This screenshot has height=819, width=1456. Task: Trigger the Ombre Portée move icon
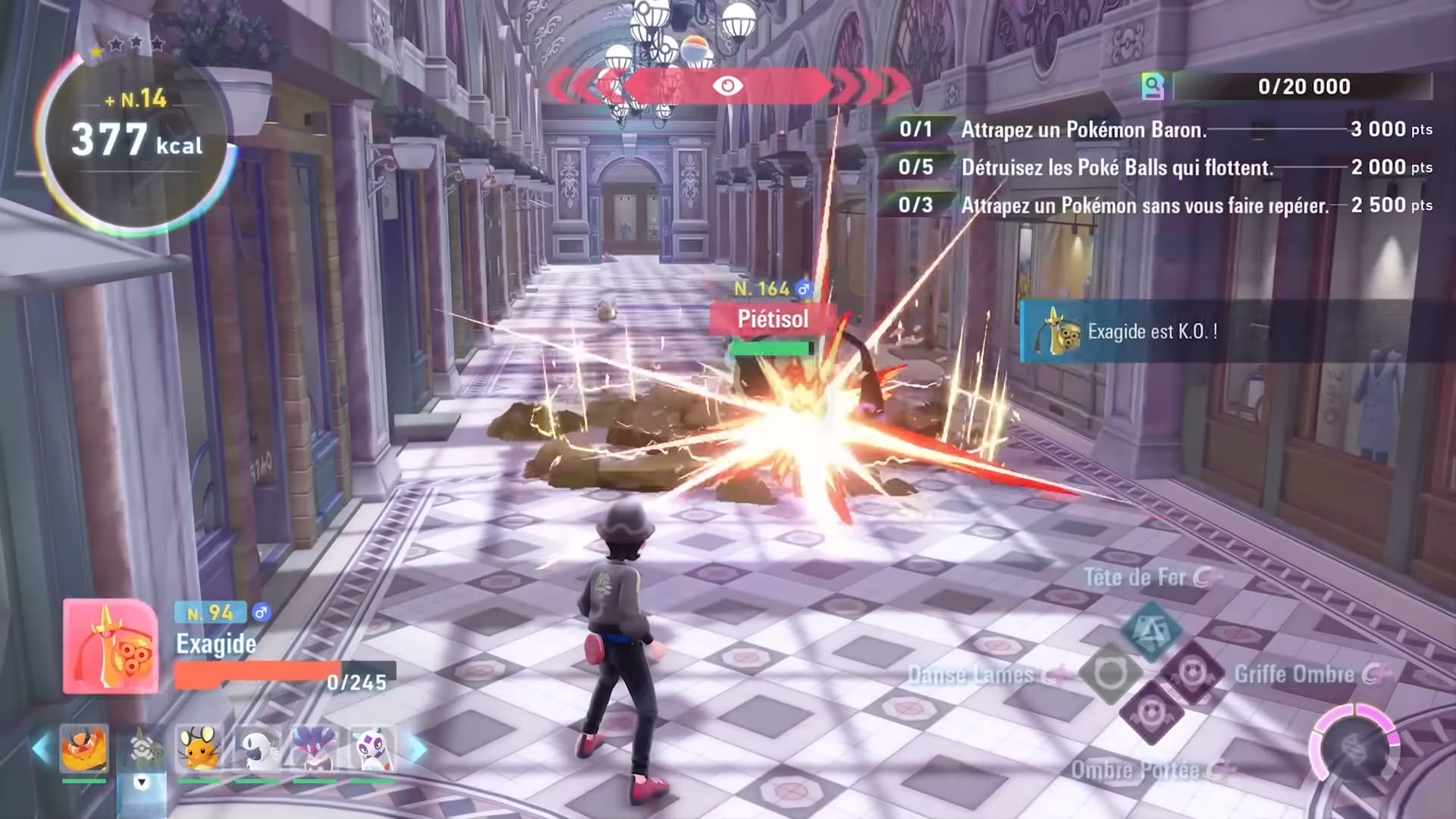pyautogui.click(x=1151, y=714)
